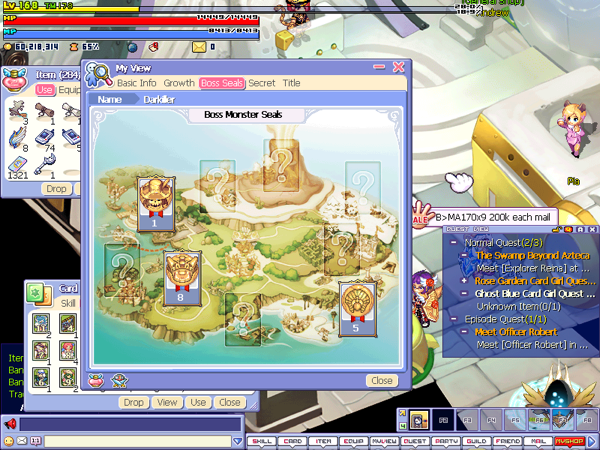Open The Swamp Beyond Azteca quest
This screenshot has height=450, width=600.
point(526,256)
